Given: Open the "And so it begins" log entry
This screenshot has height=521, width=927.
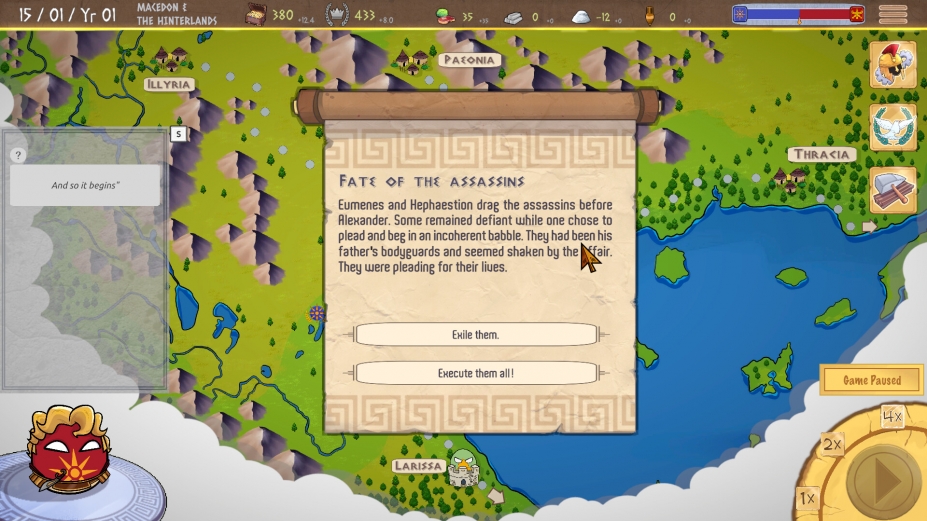Looking at the screenshot, I should pyautogui.click(x=85, y=185).
